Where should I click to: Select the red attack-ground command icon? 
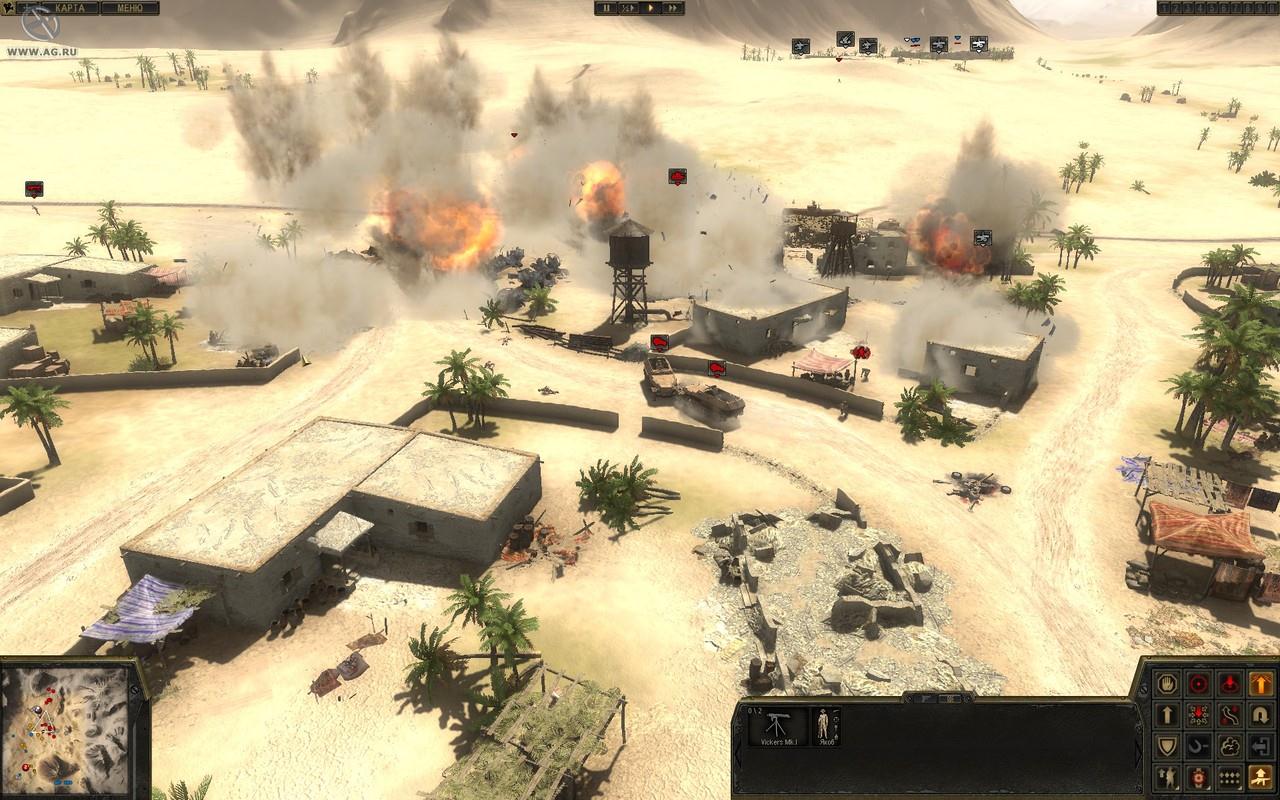1229,684
